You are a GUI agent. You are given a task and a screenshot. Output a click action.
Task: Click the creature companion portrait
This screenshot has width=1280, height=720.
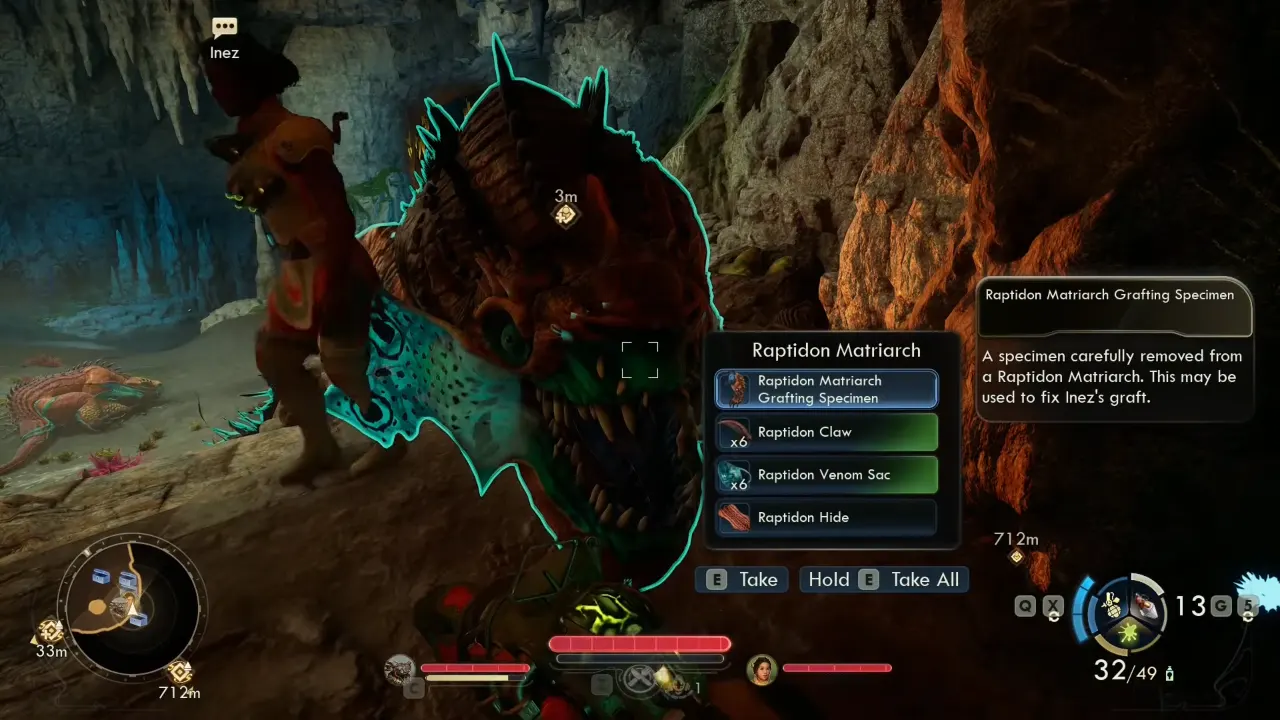point(401,669)
